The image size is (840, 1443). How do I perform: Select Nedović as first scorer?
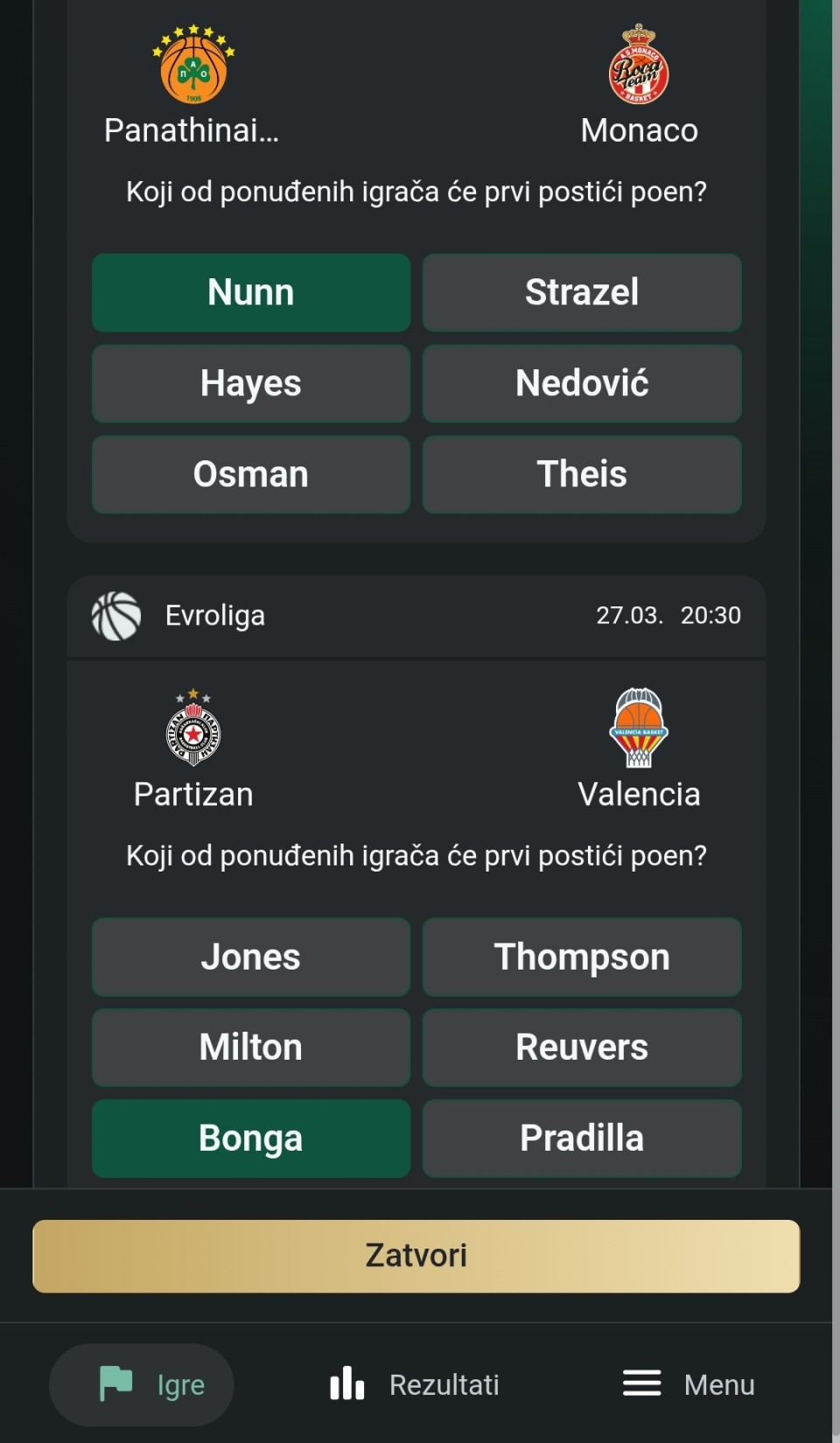[581, 383]
